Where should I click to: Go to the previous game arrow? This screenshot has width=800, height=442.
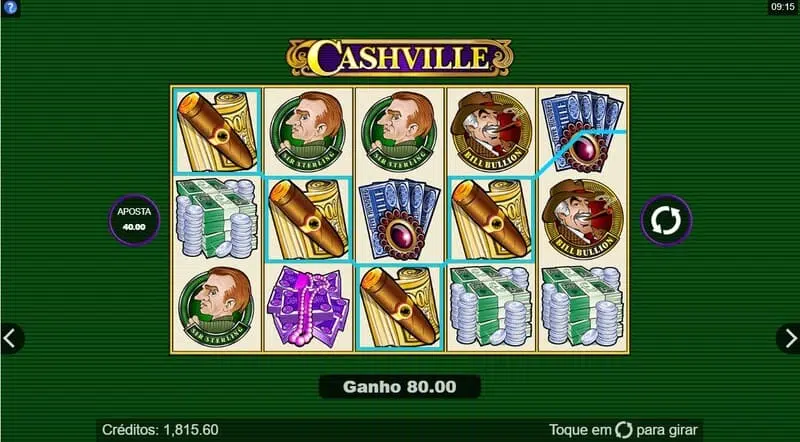(11, 338)
